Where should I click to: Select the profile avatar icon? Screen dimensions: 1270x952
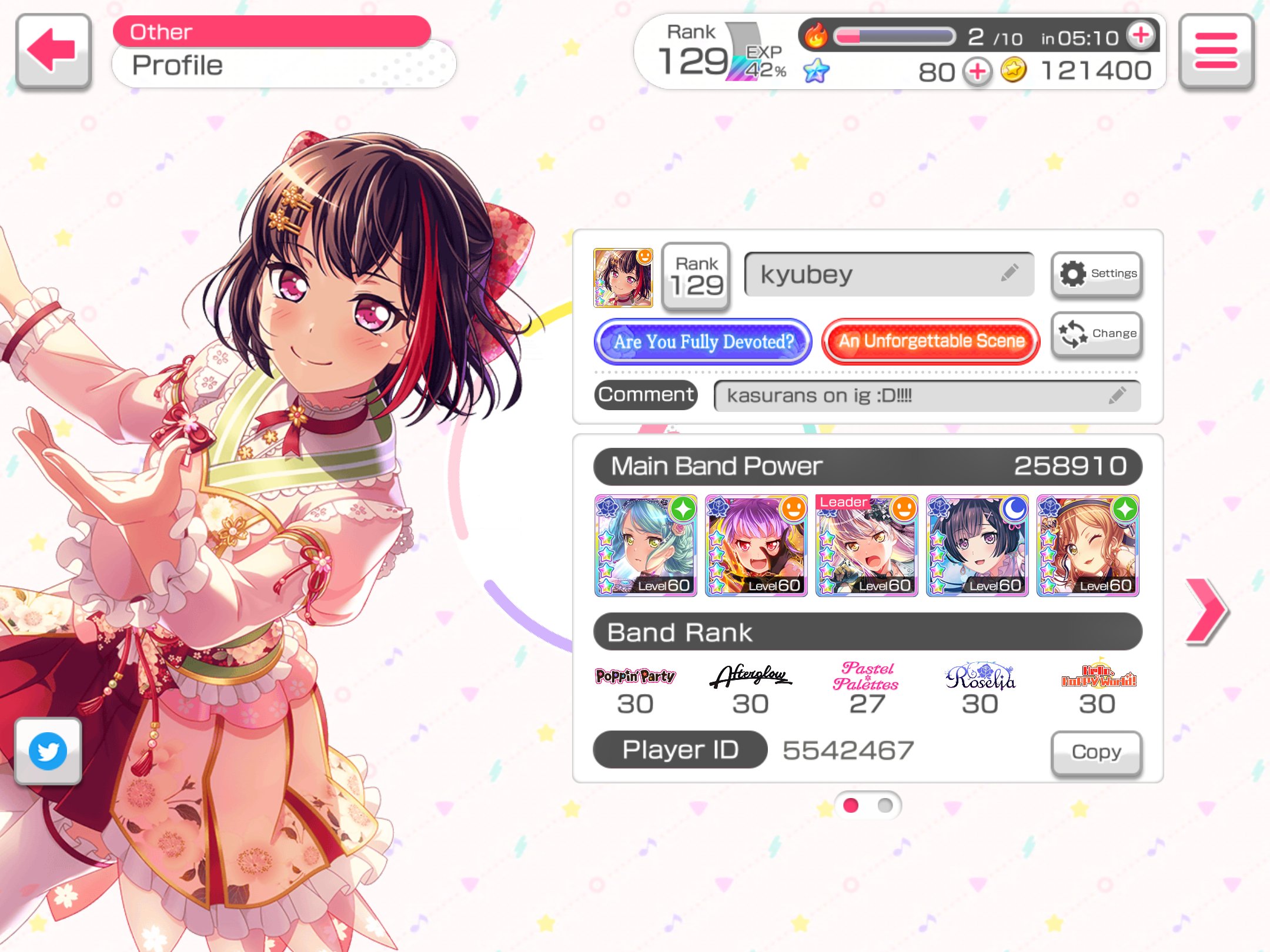click(x=623, y=277)
